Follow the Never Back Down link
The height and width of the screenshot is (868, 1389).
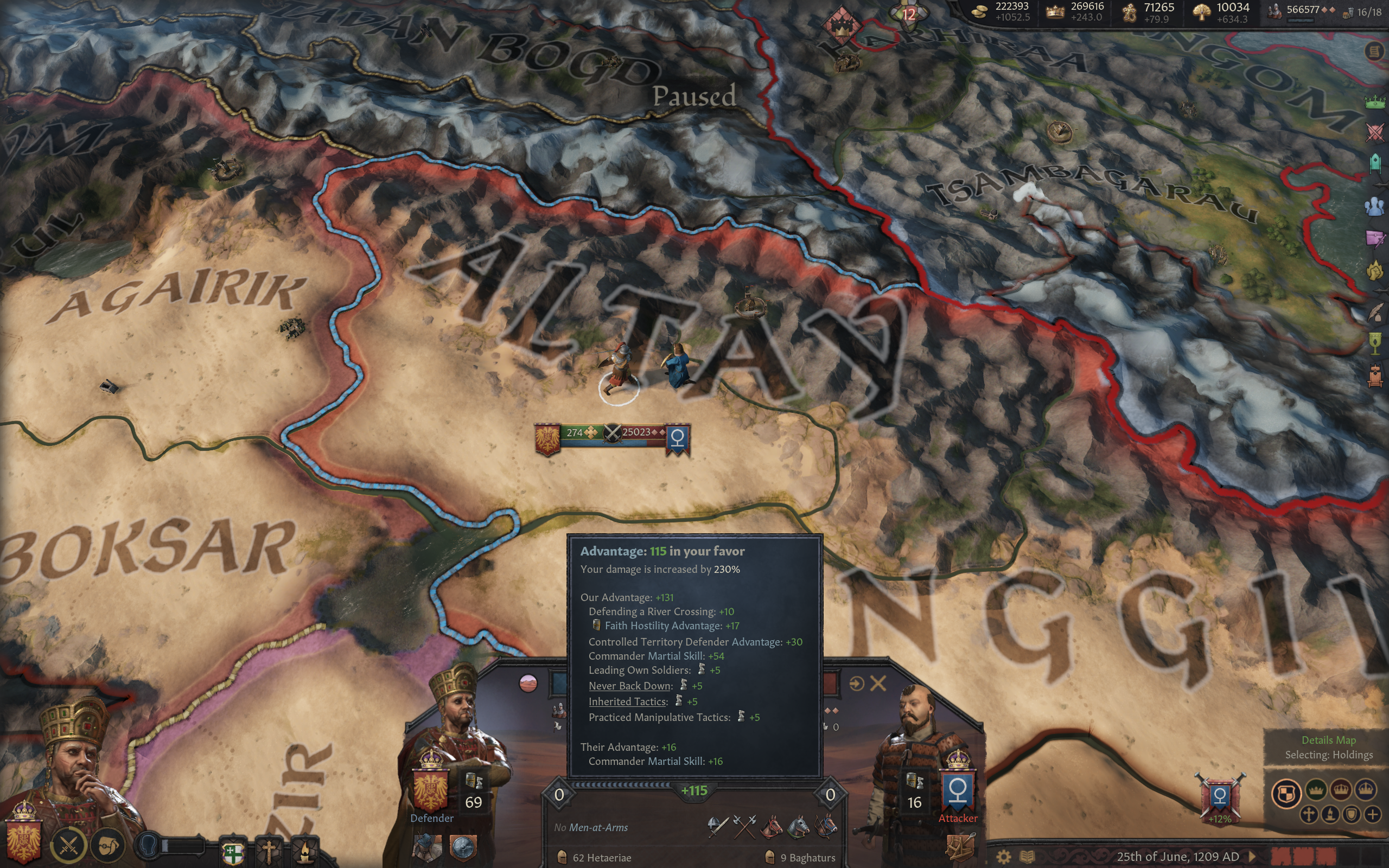pos(629,685)
